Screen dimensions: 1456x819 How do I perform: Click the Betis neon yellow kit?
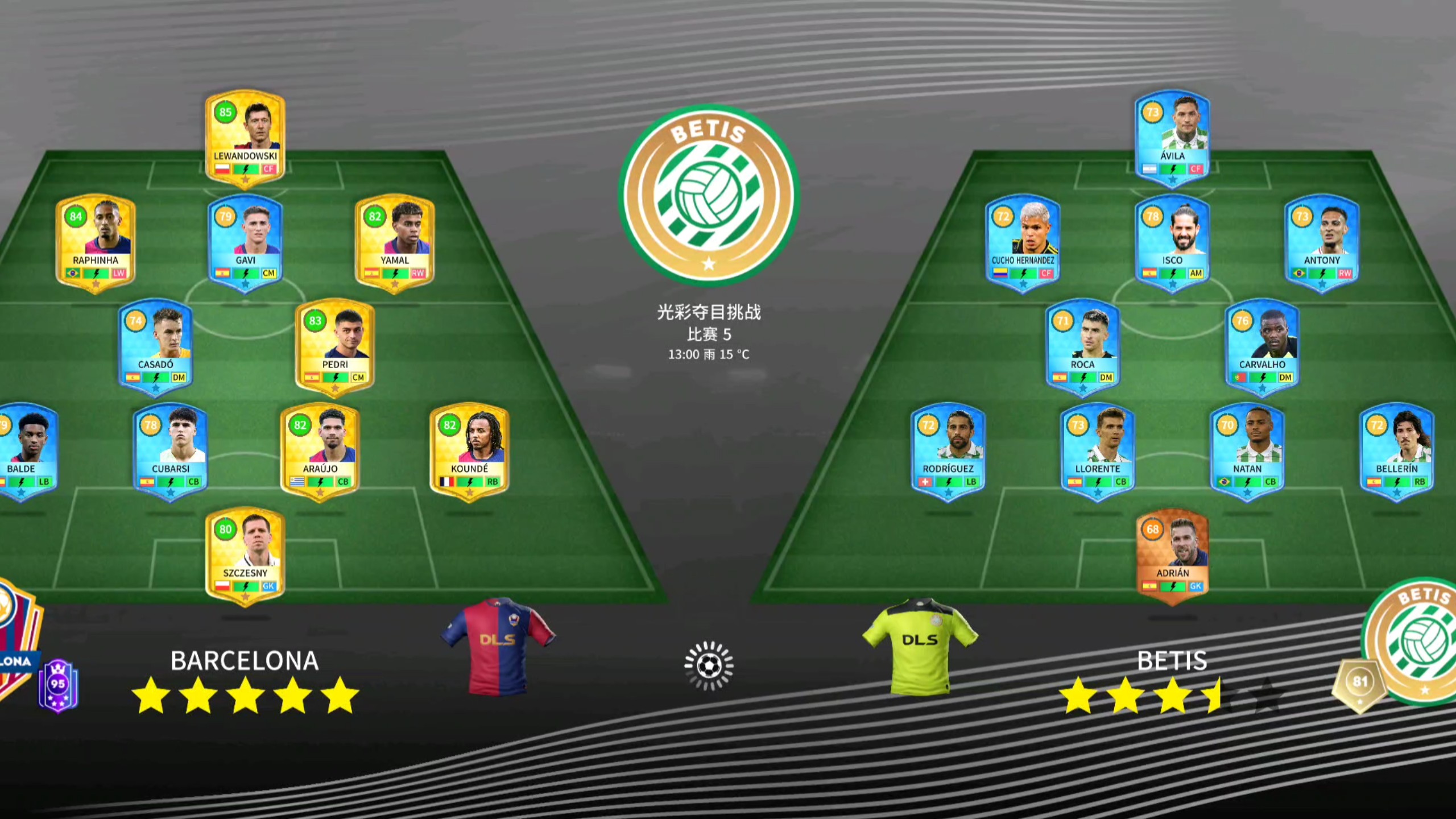(x=920, y=646)
